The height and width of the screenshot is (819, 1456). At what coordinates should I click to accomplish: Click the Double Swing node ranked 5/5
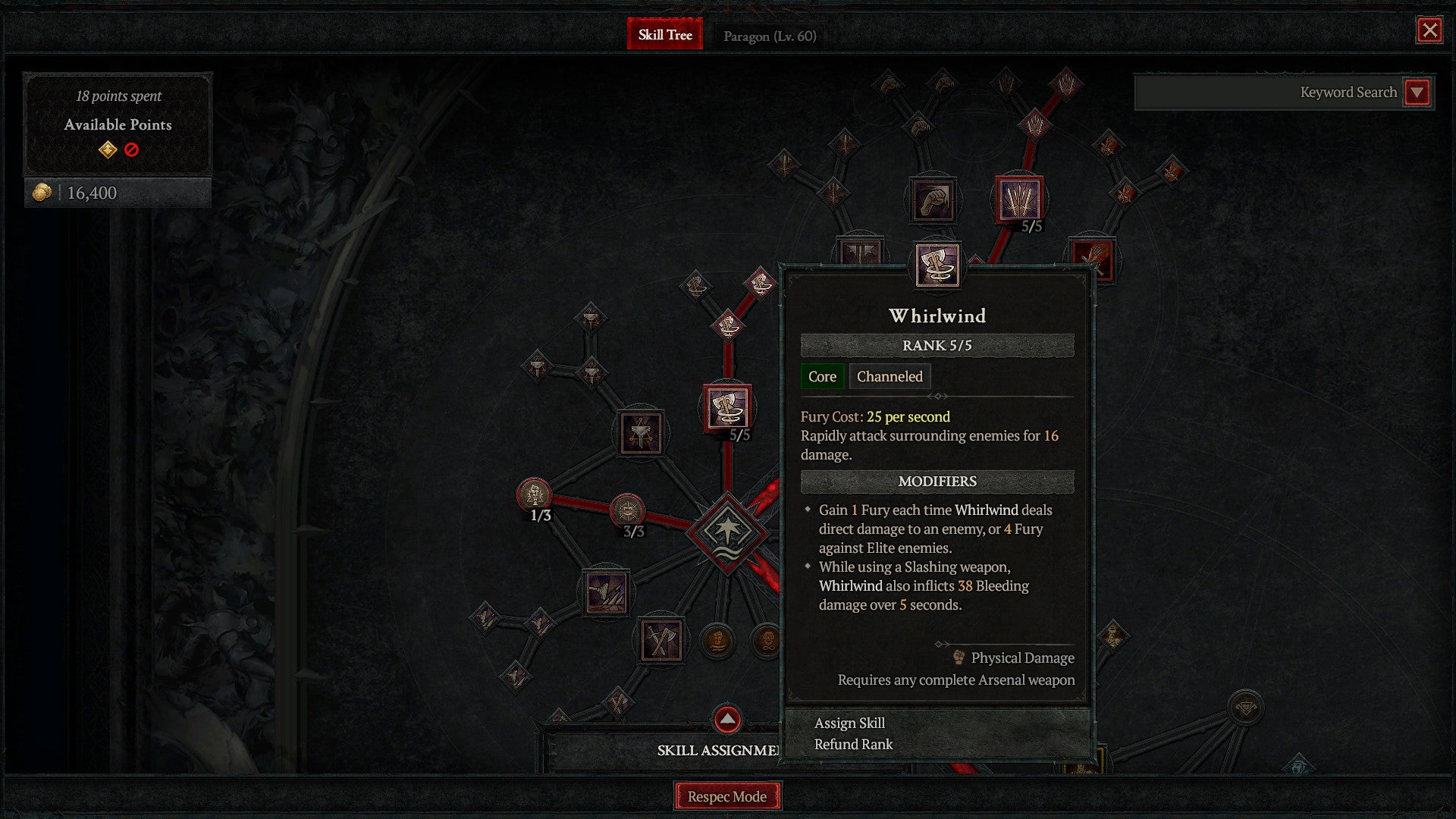pyautogui.click(x=1020, y=199)
